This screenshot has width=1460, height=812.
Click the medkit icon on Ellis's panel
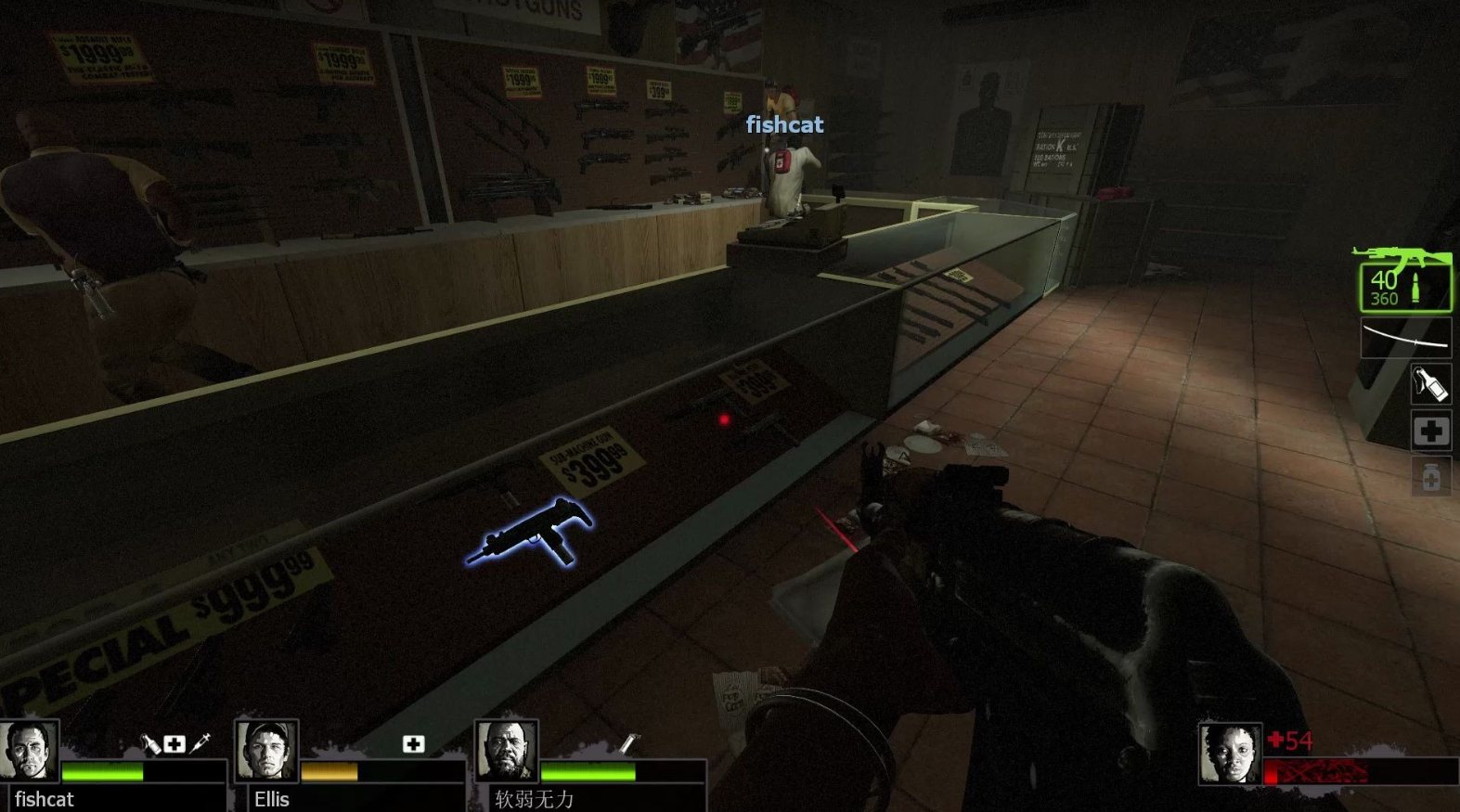413,743
